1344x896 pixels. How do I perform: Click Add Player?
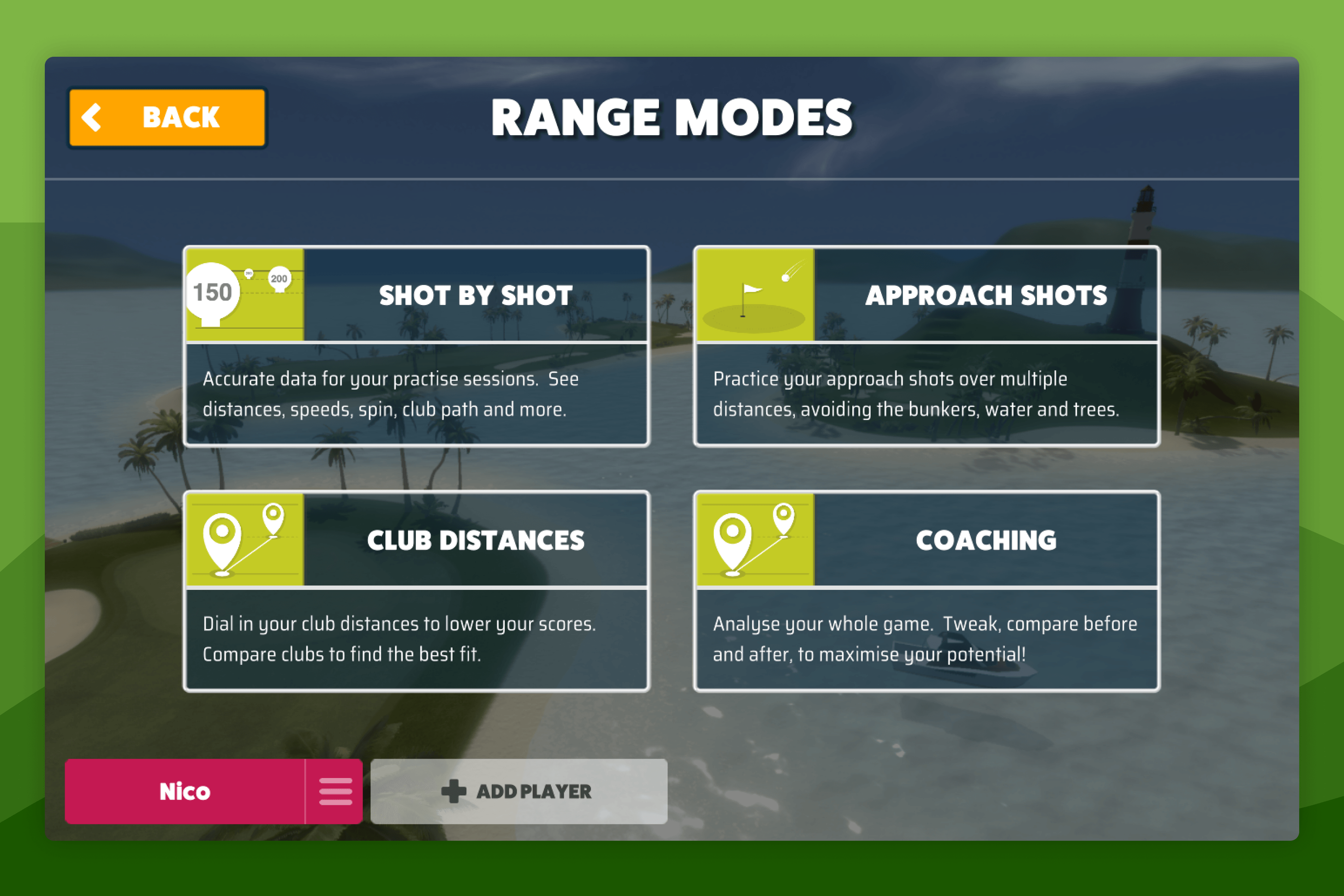click(519, 791)
